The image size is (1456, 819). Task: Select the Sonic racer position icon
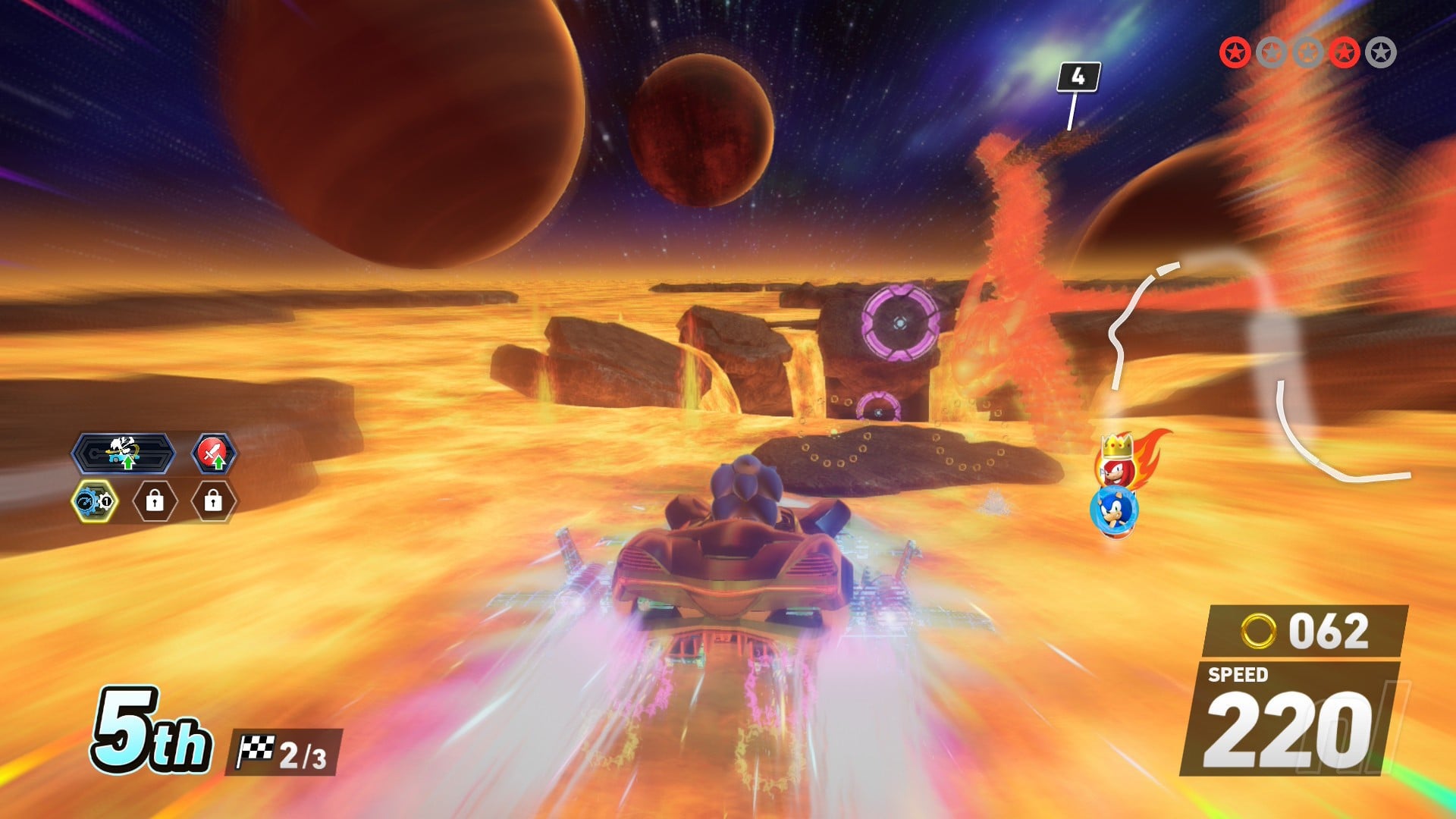[1113, 511]
